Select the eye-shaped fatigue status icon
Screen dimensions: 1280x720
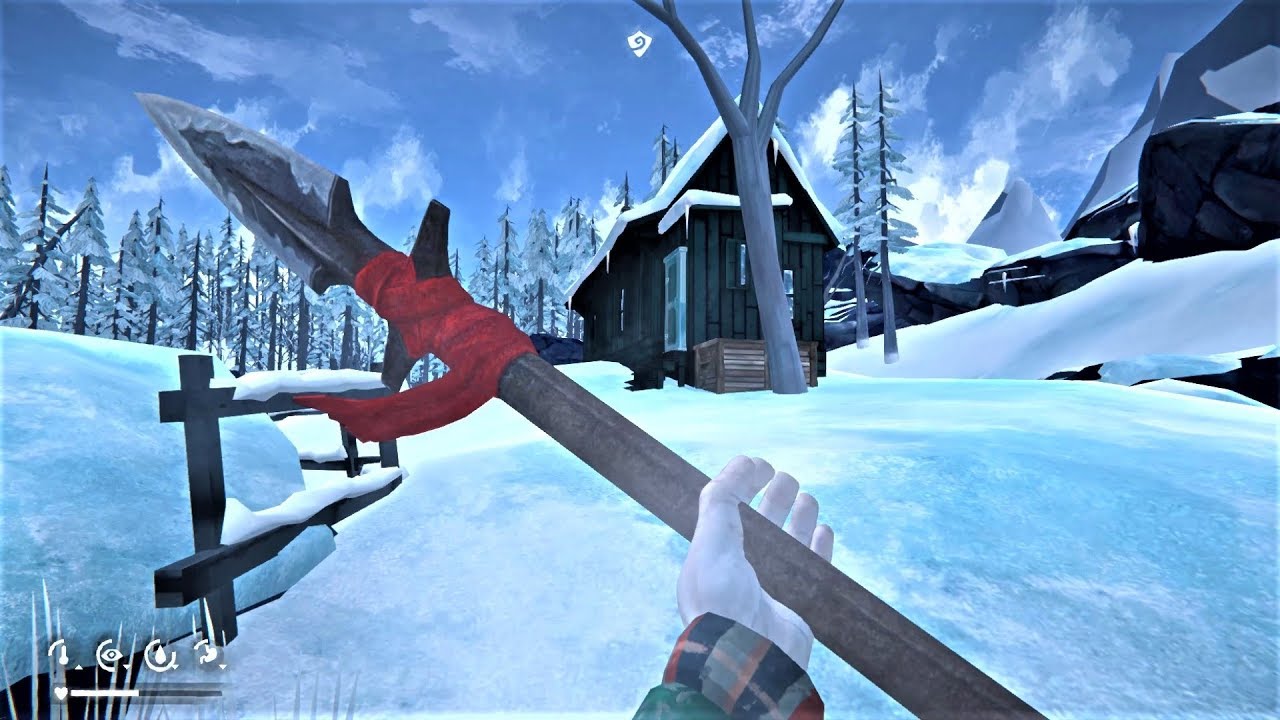point(109,654)
